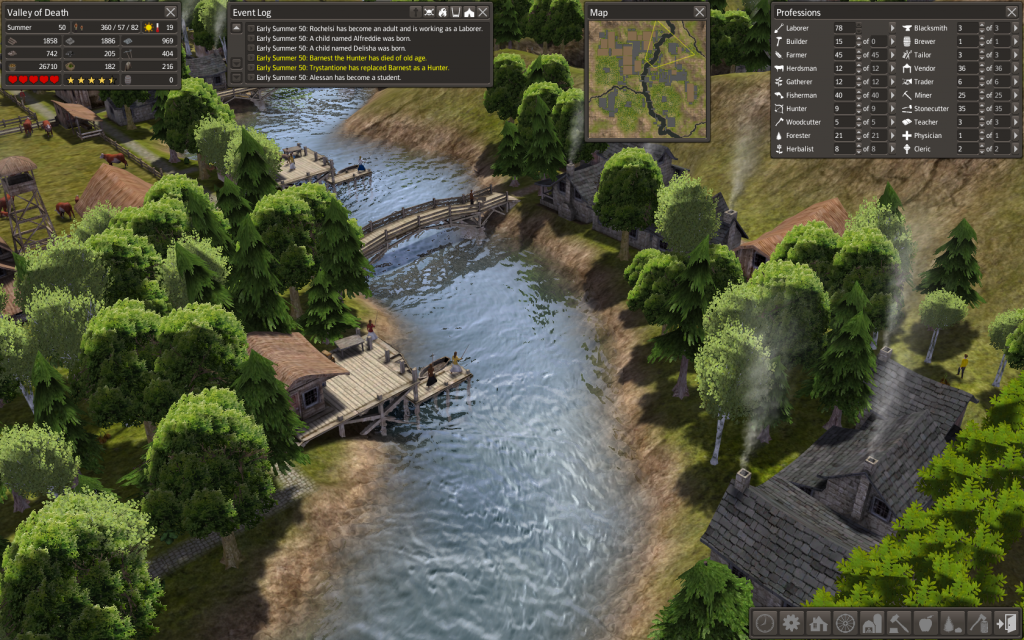Click the exit door toolbar button
Viewport: 1024px width, 640px height.
click(1006, 622)
